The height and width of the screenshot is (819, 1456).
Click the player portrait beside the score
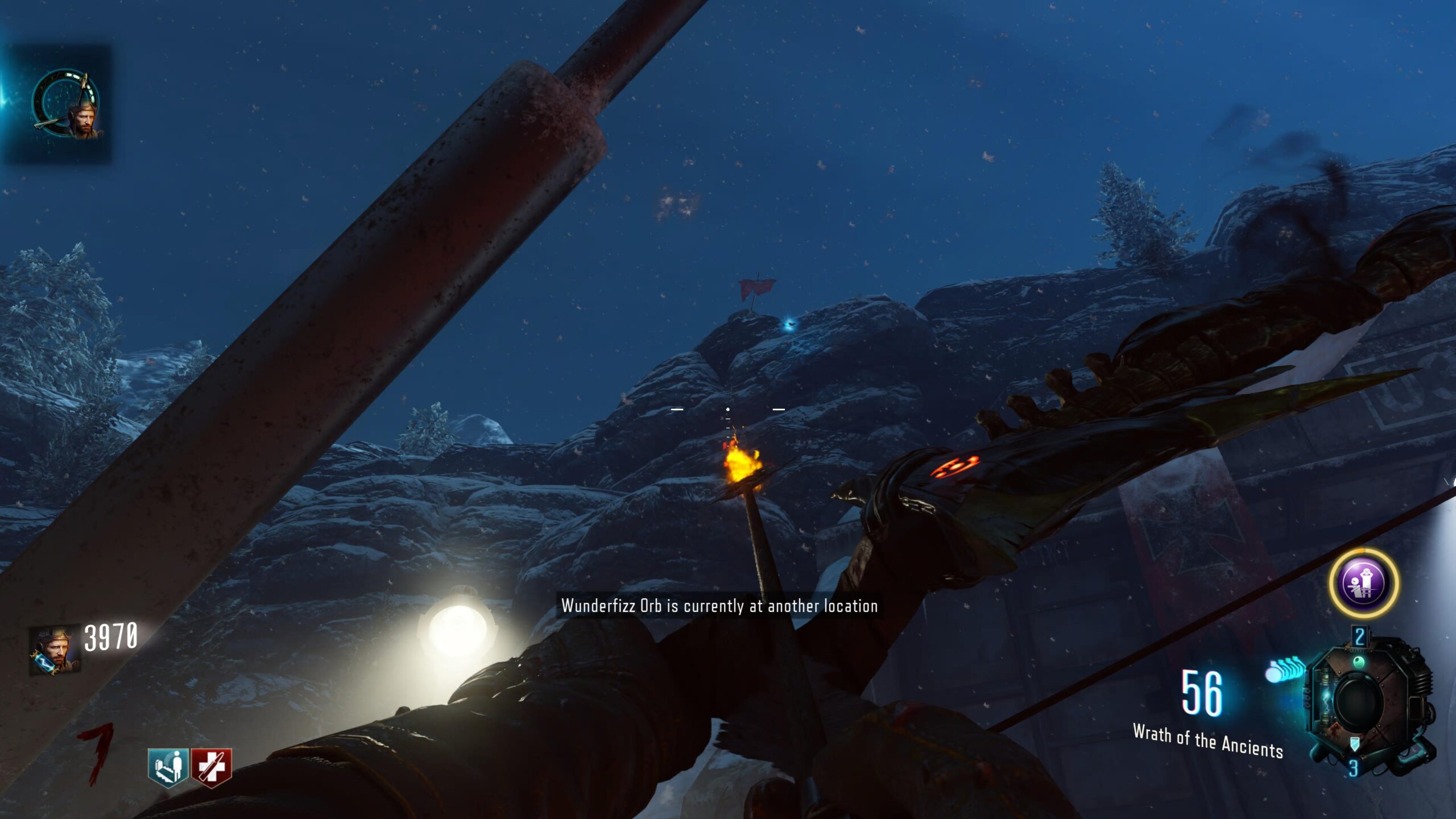[x=55, y=651]
